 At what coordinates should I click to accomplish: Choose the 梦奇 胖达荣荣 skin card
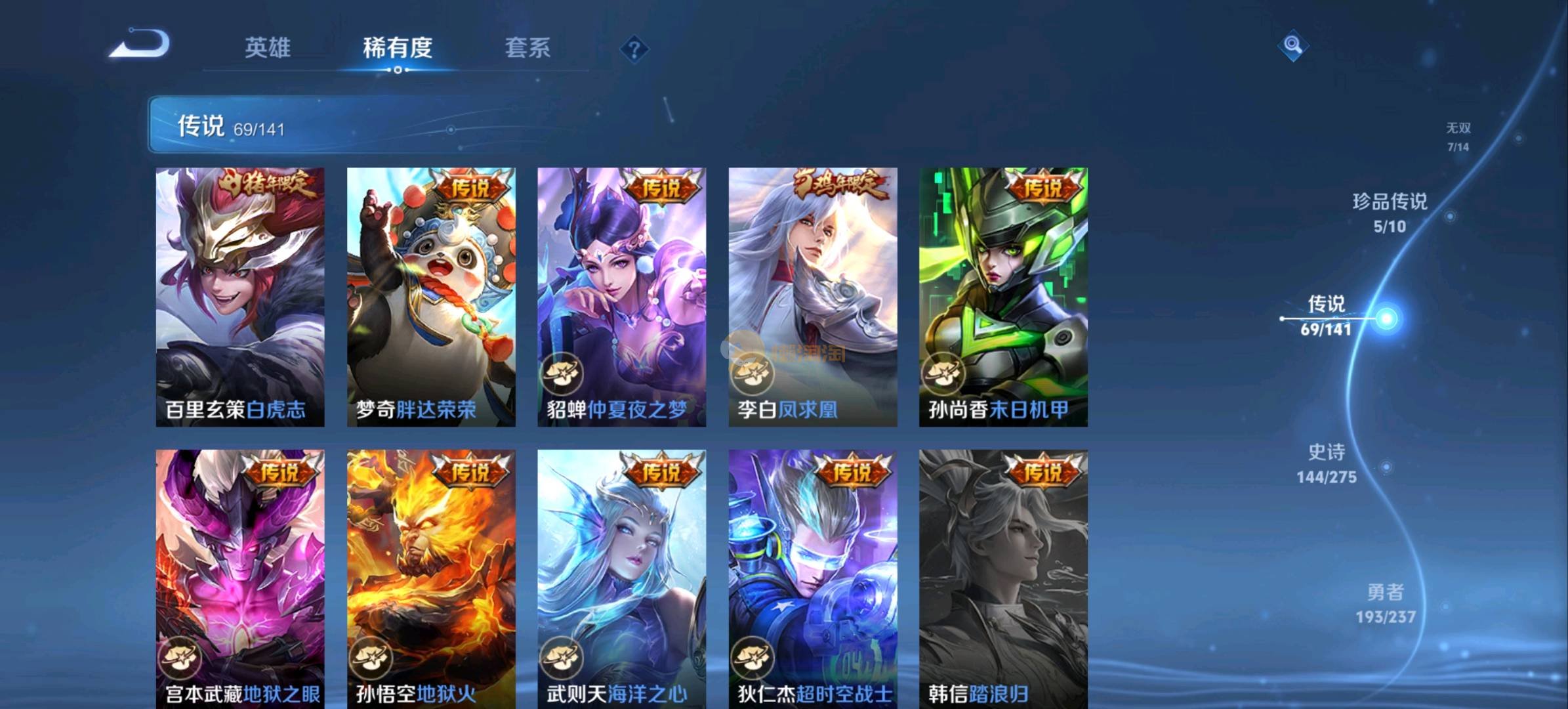[x=431, y=297]
